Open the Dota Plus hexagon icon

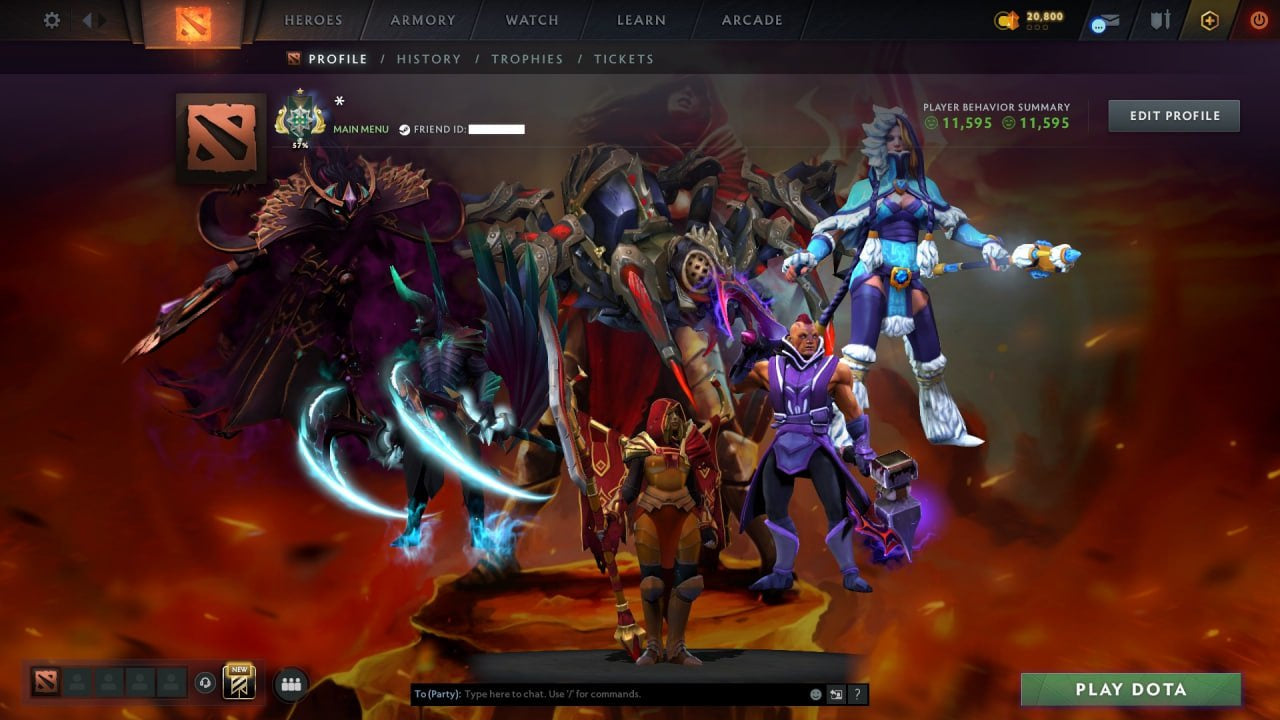[1208, 20]
